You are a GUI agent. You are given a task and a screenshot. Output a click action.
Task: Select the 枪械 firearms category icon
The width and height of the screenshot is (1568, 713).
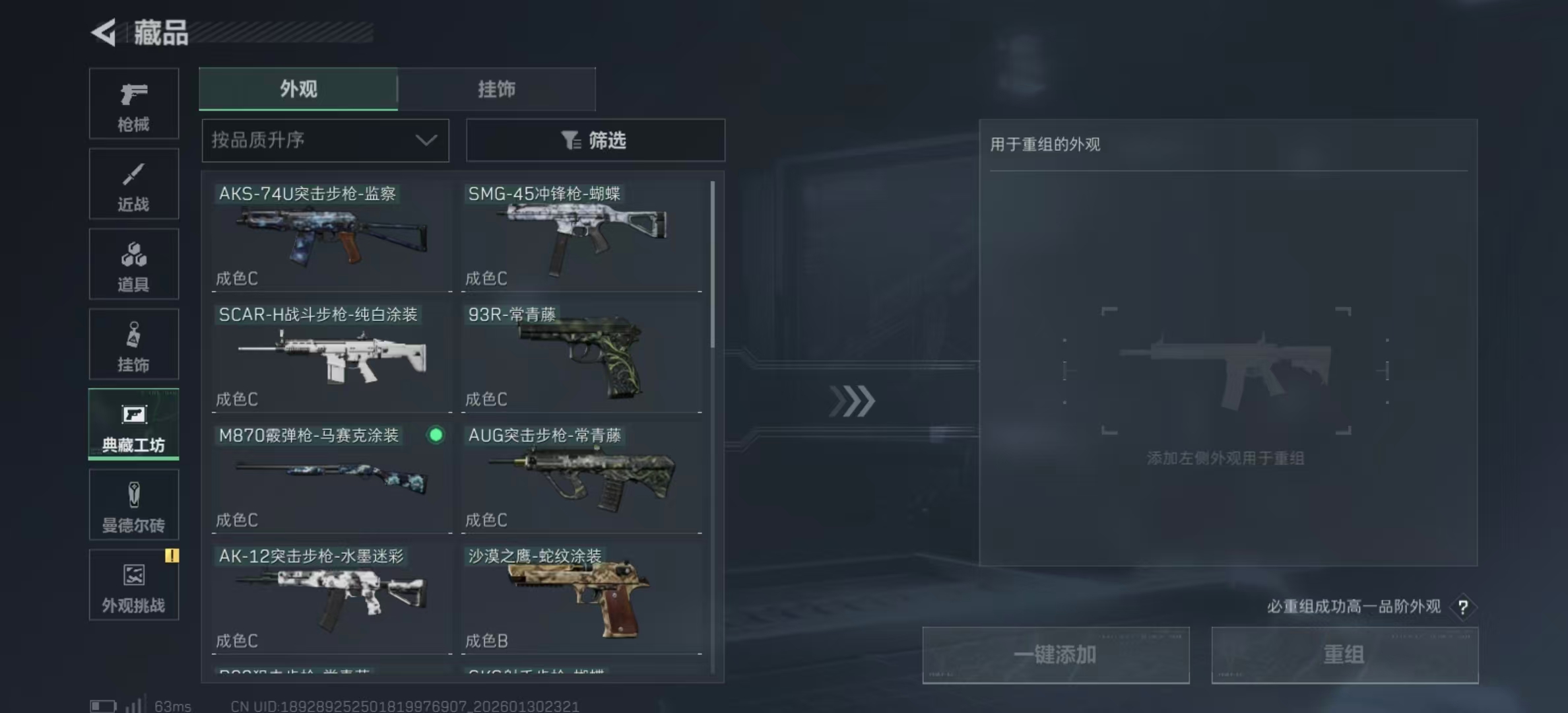(133, 104)
